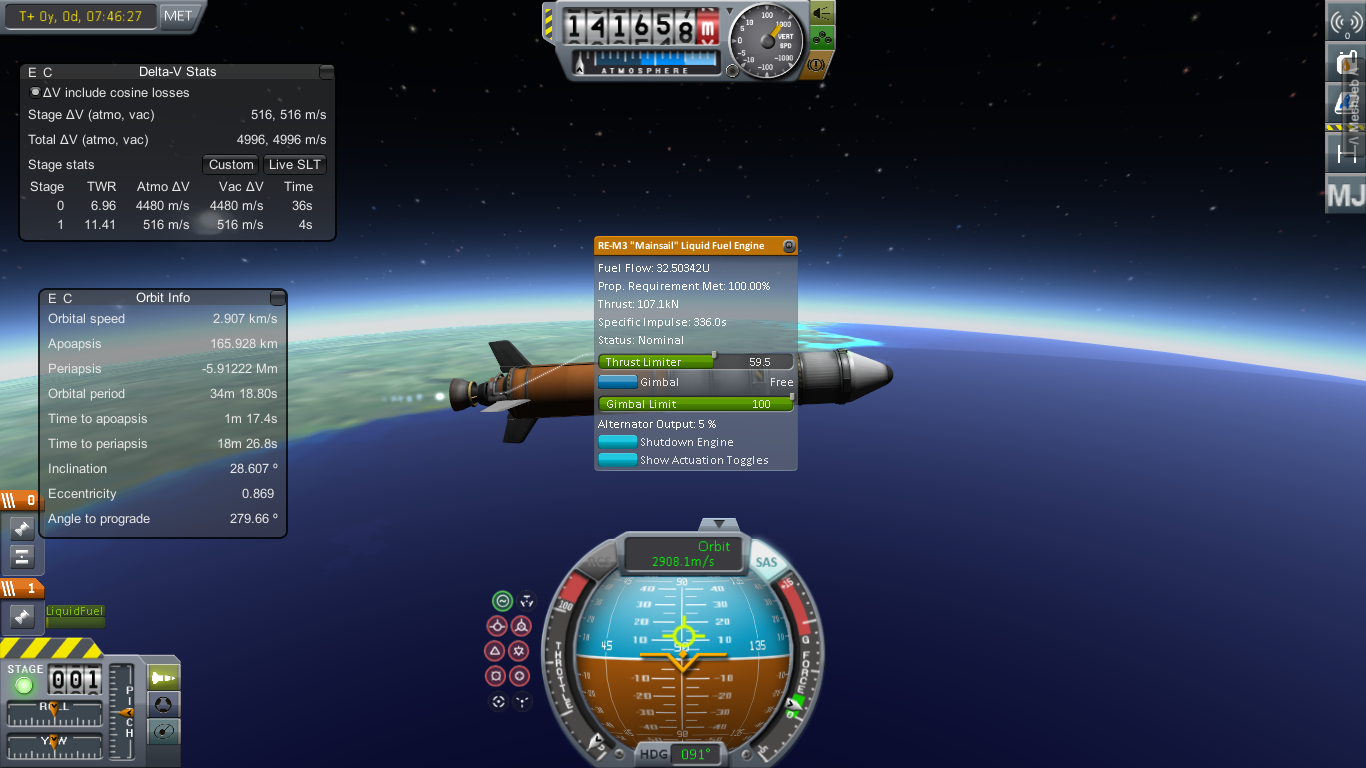1366x768 pixels.
Task: Toggle the lights action group button
Action: point(822,14)
